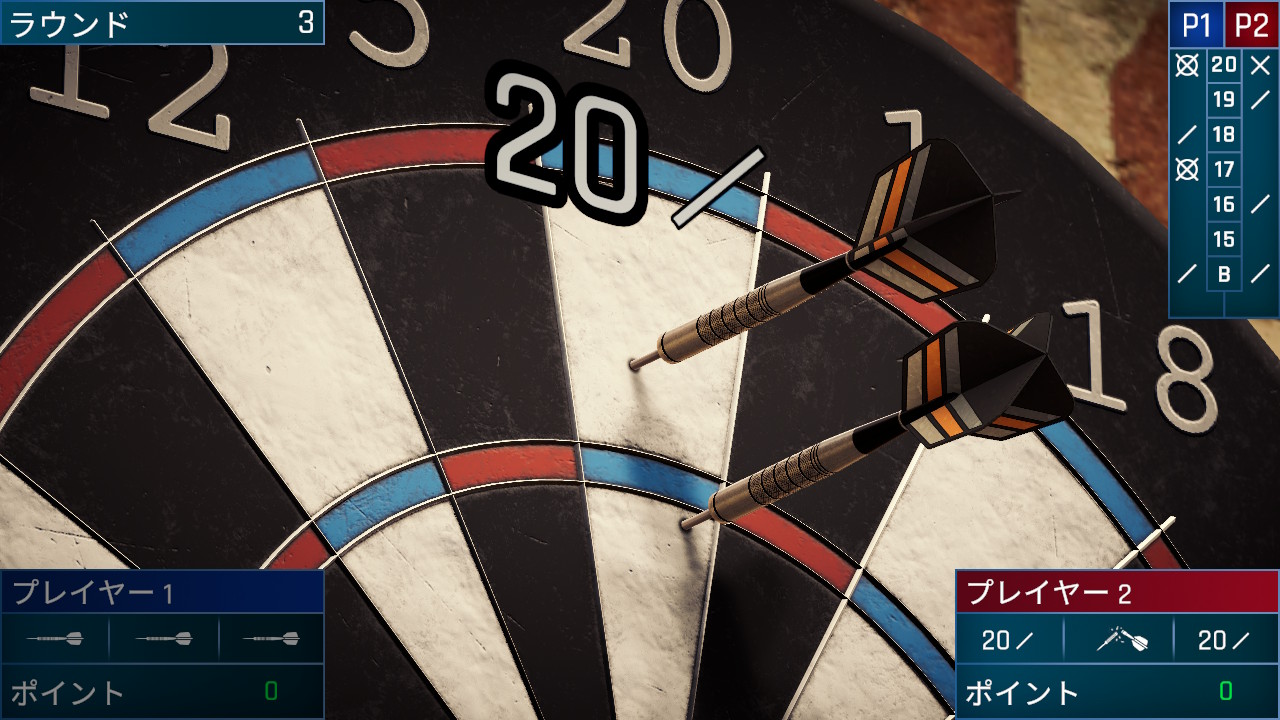
Task: Toggle the slash mark beside 18 for P1
Action: [1187, 135]
